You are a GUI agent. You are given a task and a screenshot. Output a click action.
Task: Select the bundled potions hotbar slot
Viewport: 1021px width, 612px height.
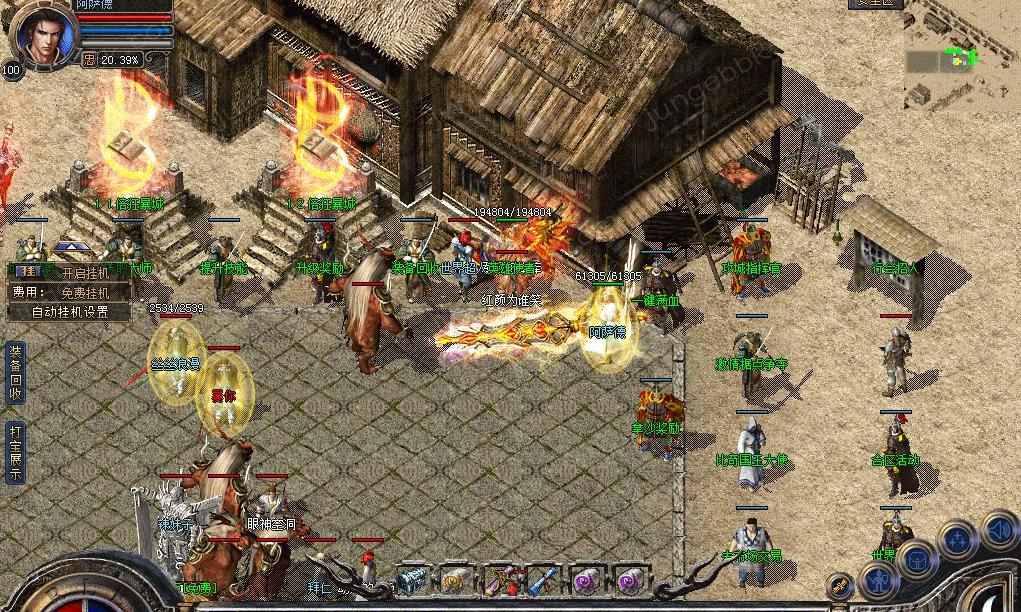(x=499, y=579)
